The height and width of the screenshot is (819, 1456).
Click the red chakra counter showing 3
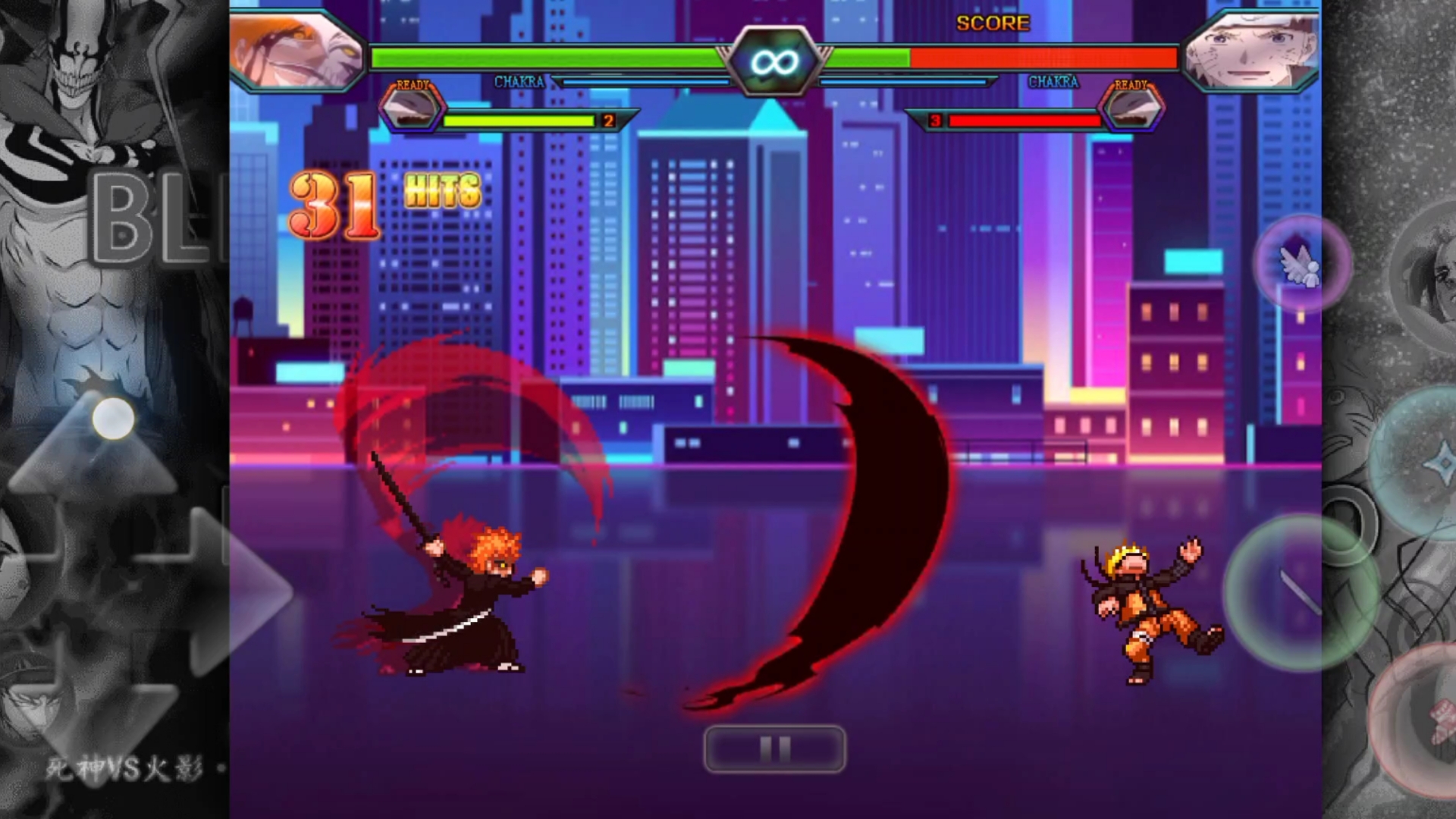[936, 120]
